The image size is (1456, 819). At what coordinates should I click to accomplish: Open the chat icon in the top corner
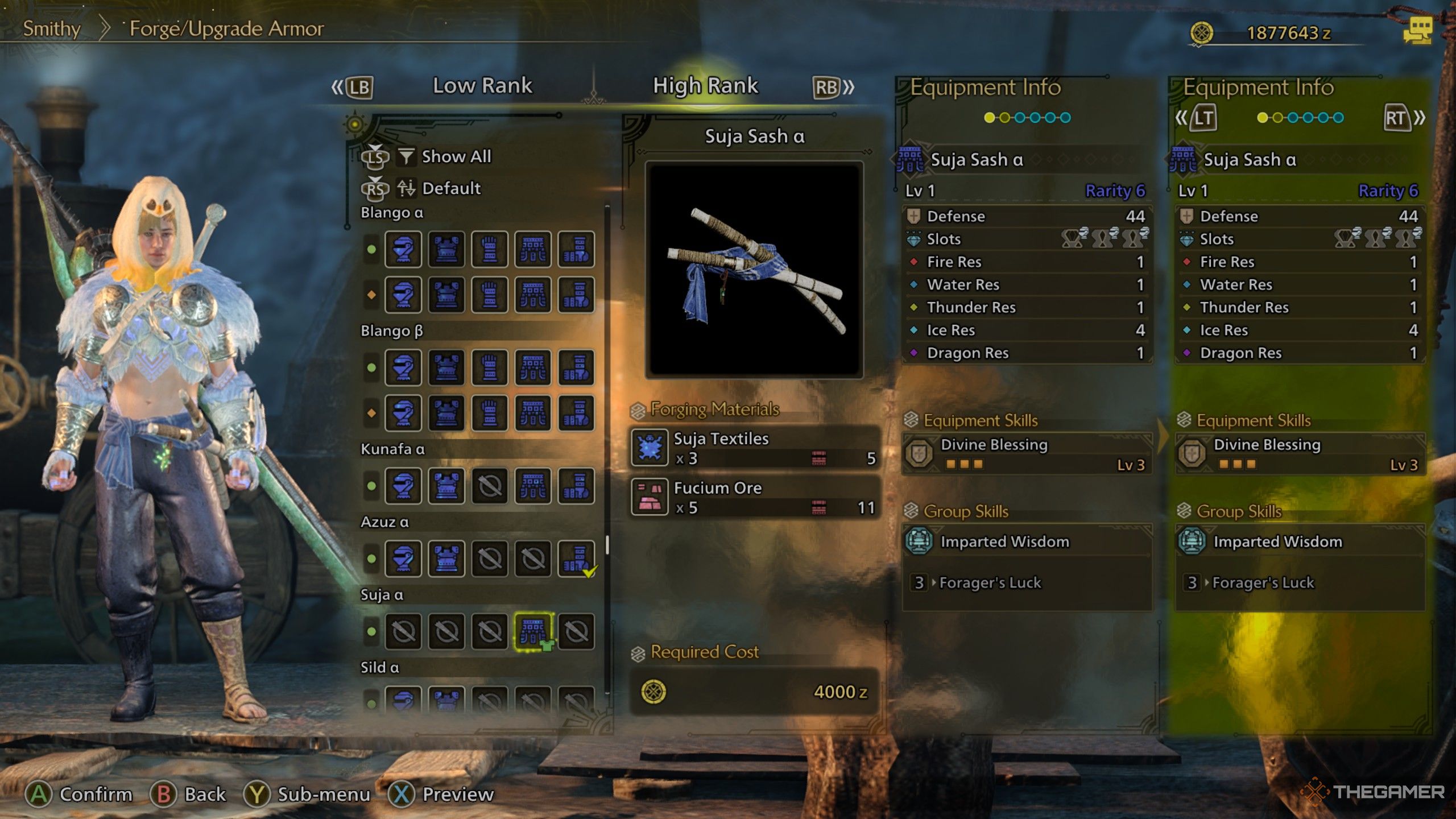point(1417,30)
